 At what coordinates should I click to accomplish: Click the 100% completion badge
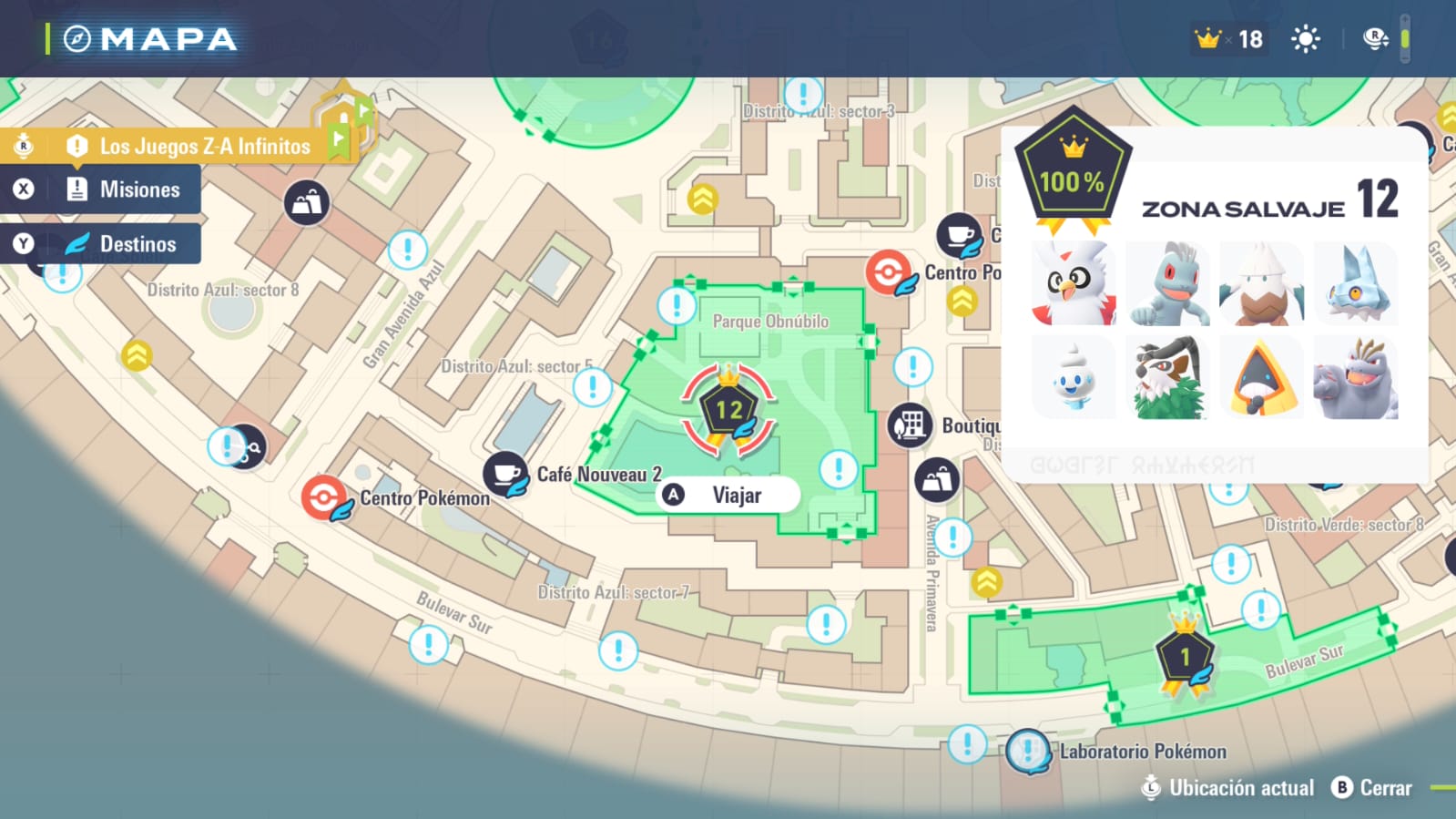[1073, 175]
